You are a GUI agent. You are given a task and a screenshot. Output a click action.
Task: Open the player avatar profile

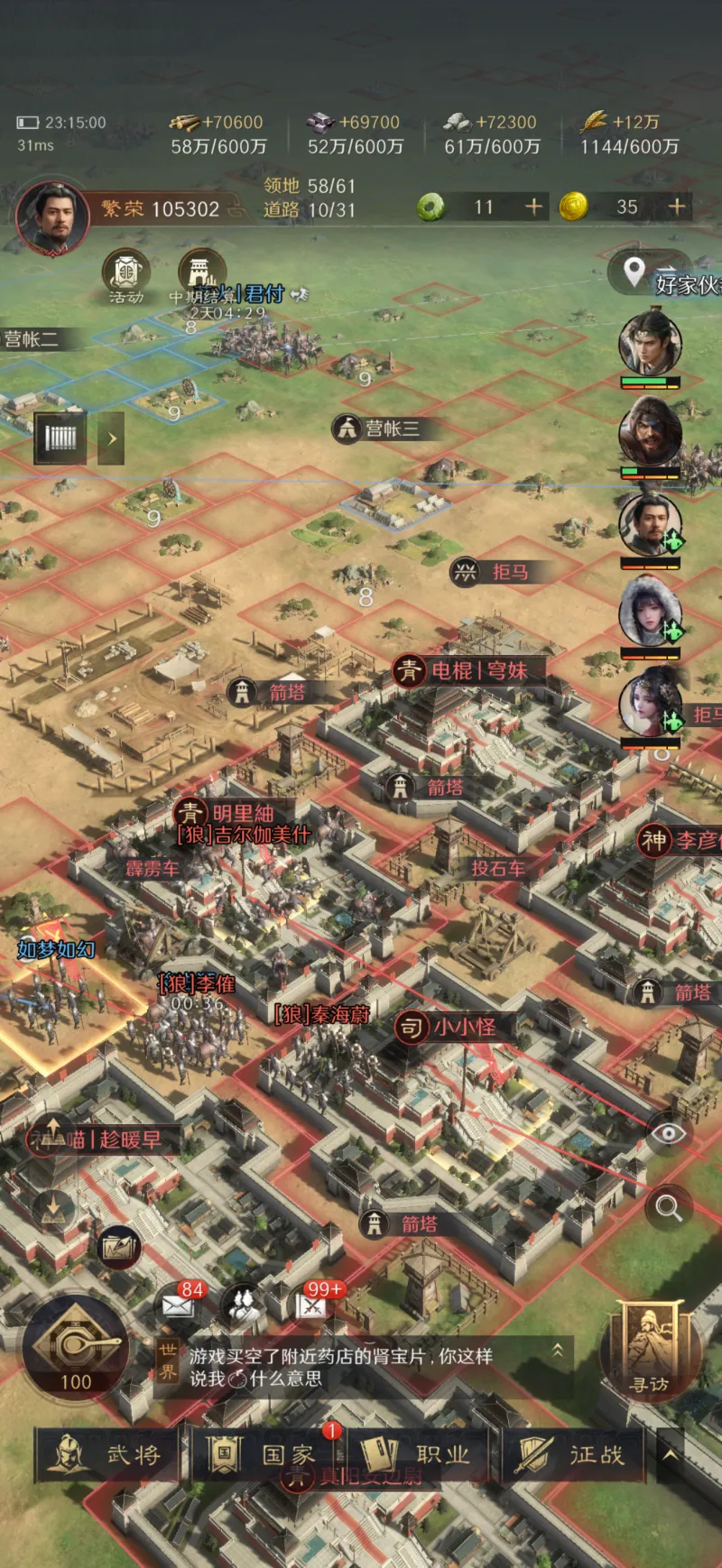coord(51,216)
